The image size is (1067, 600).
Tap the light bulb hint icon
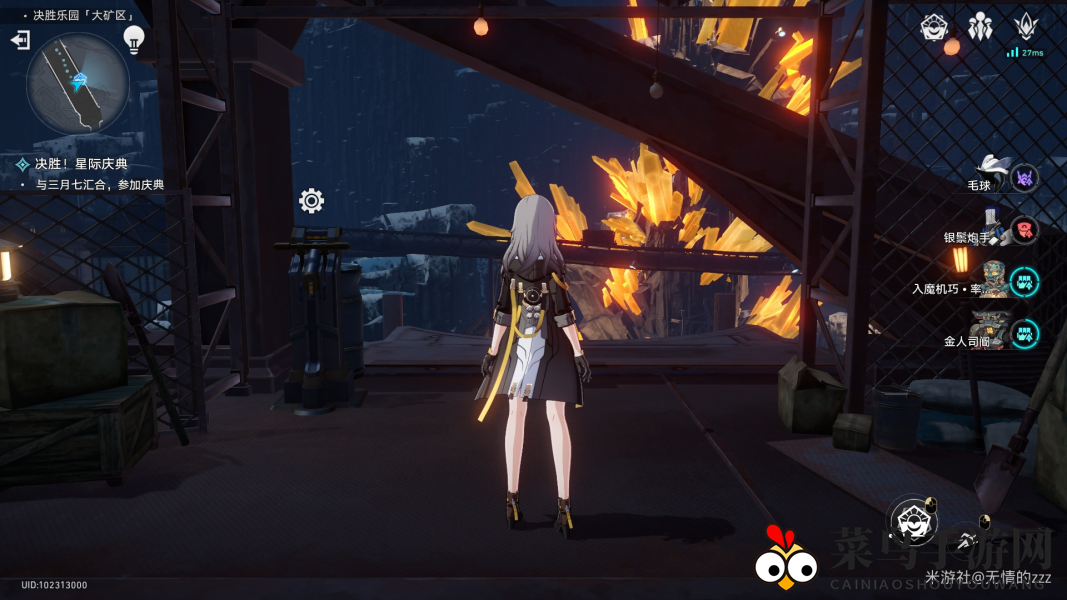pyautogui.click(x=134, y=39)
